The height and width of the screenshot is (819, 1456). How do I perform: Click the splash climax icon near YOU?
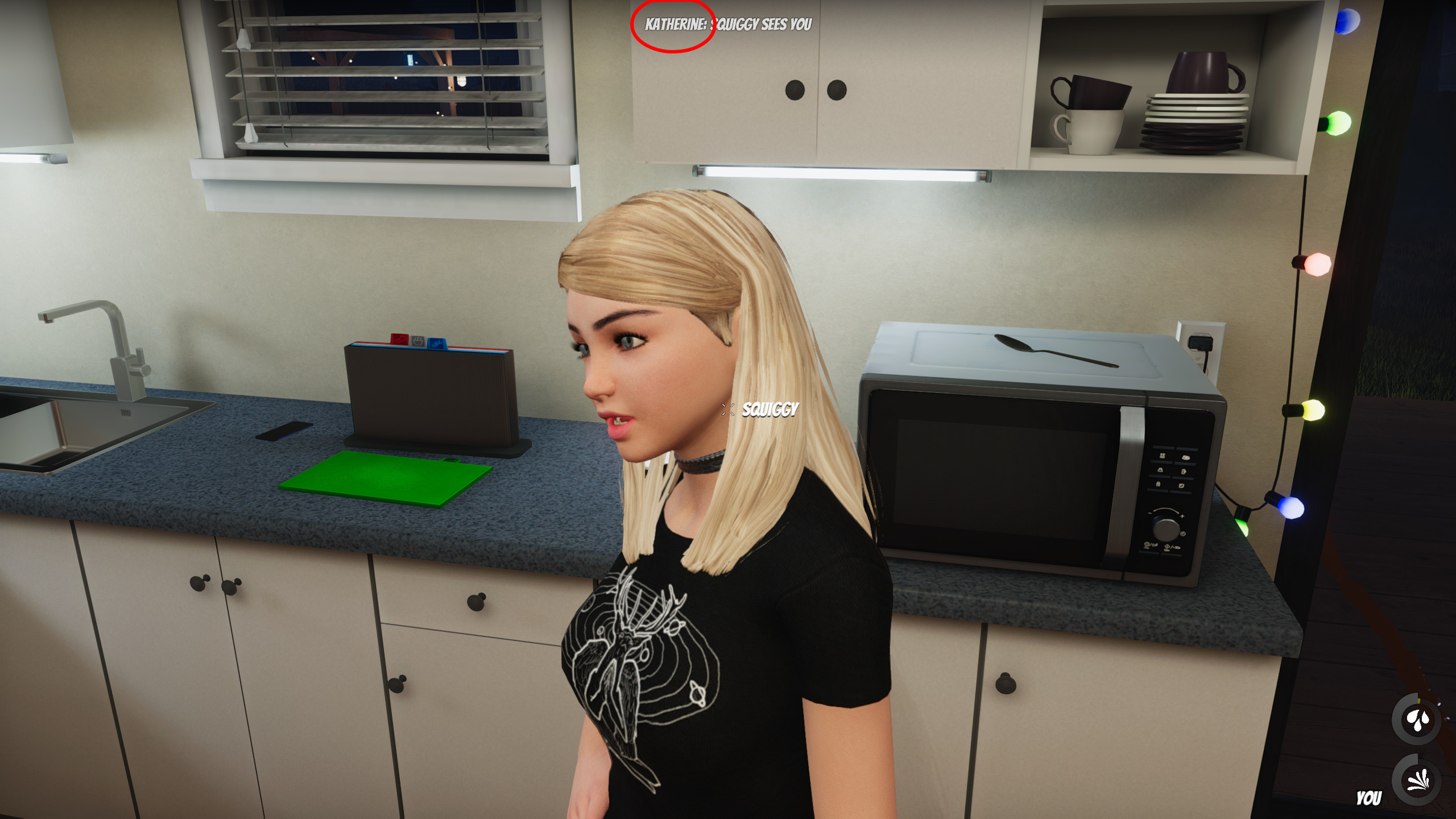[x=1417, y=781]
